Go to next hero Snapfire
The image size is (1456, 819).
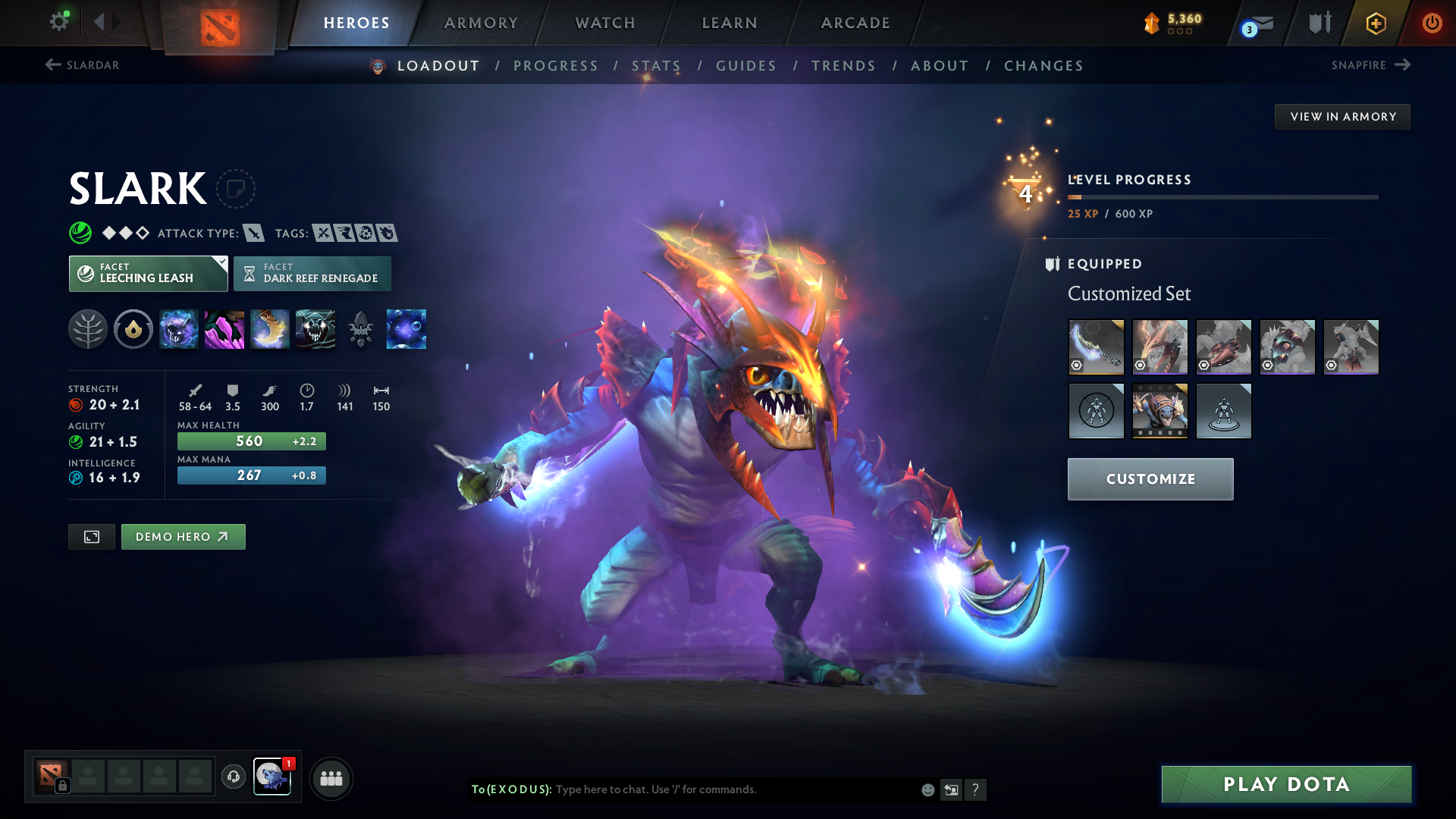point(1370,65)
